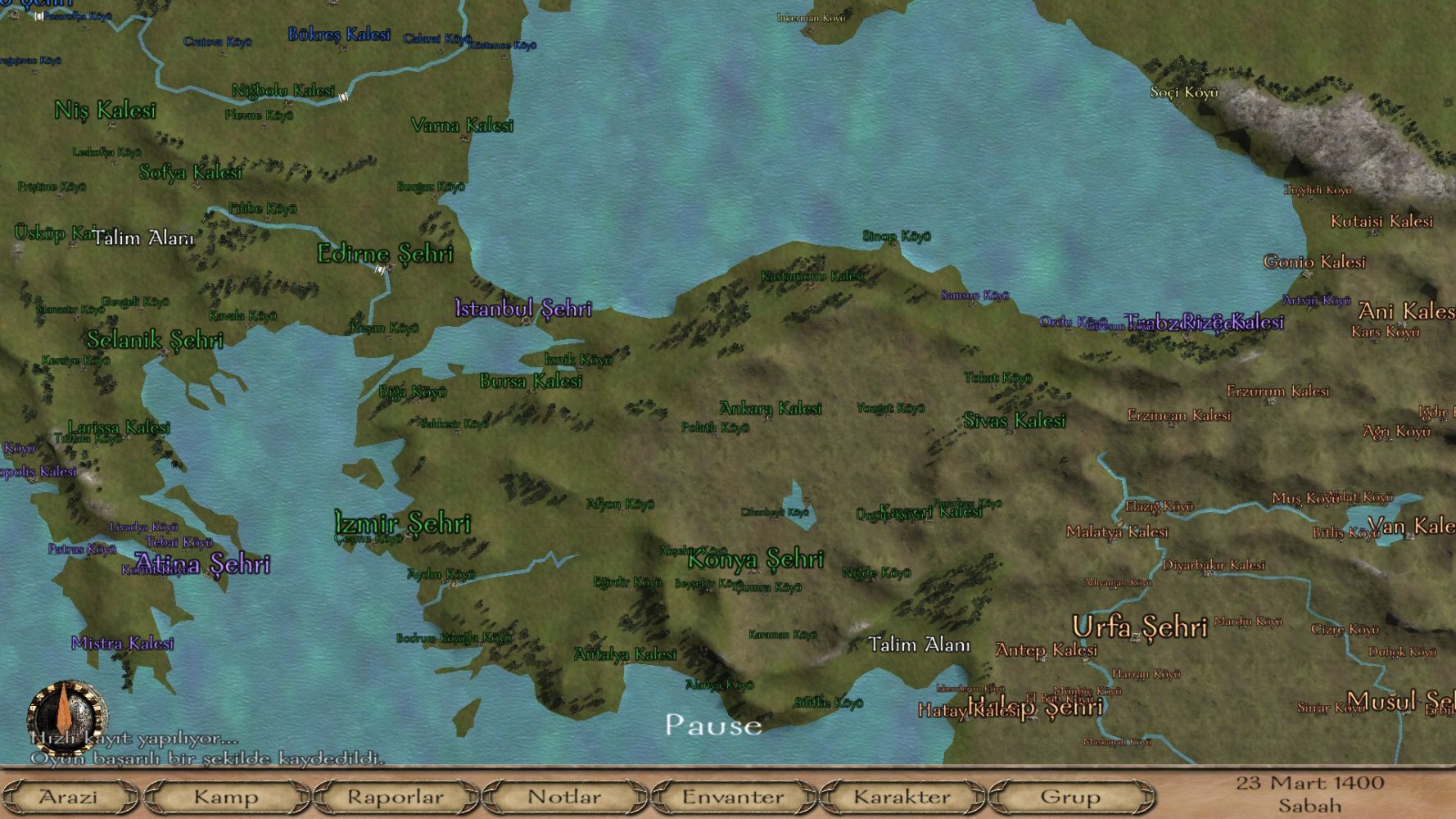1456x819 pixels.
Task: Select Konya Şehri on the map
Action: click(x=755, y=559)
